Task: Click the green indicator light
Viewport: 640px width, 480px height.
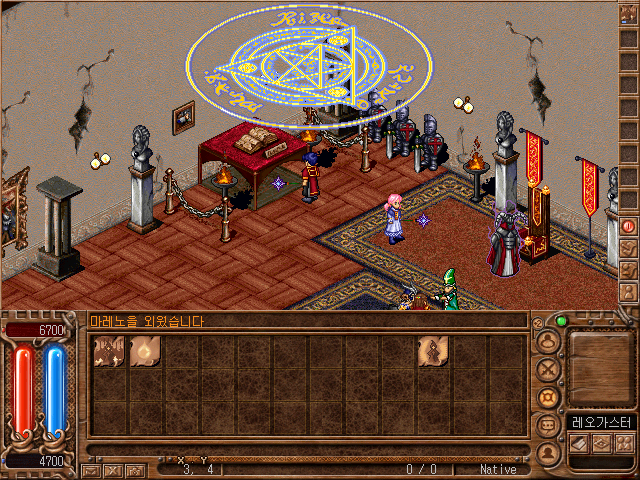Action: coord(562,321)
